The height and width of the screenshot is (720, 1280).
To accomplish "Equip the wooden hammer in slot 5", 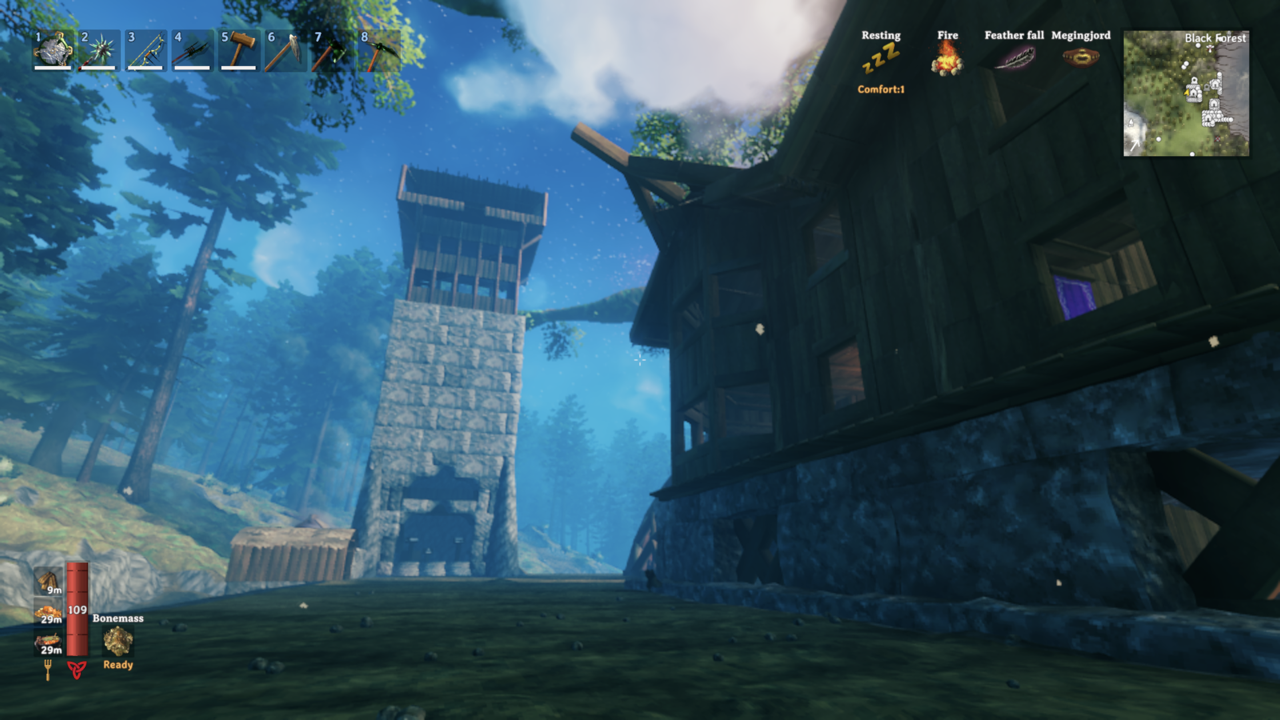I will (238, 50).
